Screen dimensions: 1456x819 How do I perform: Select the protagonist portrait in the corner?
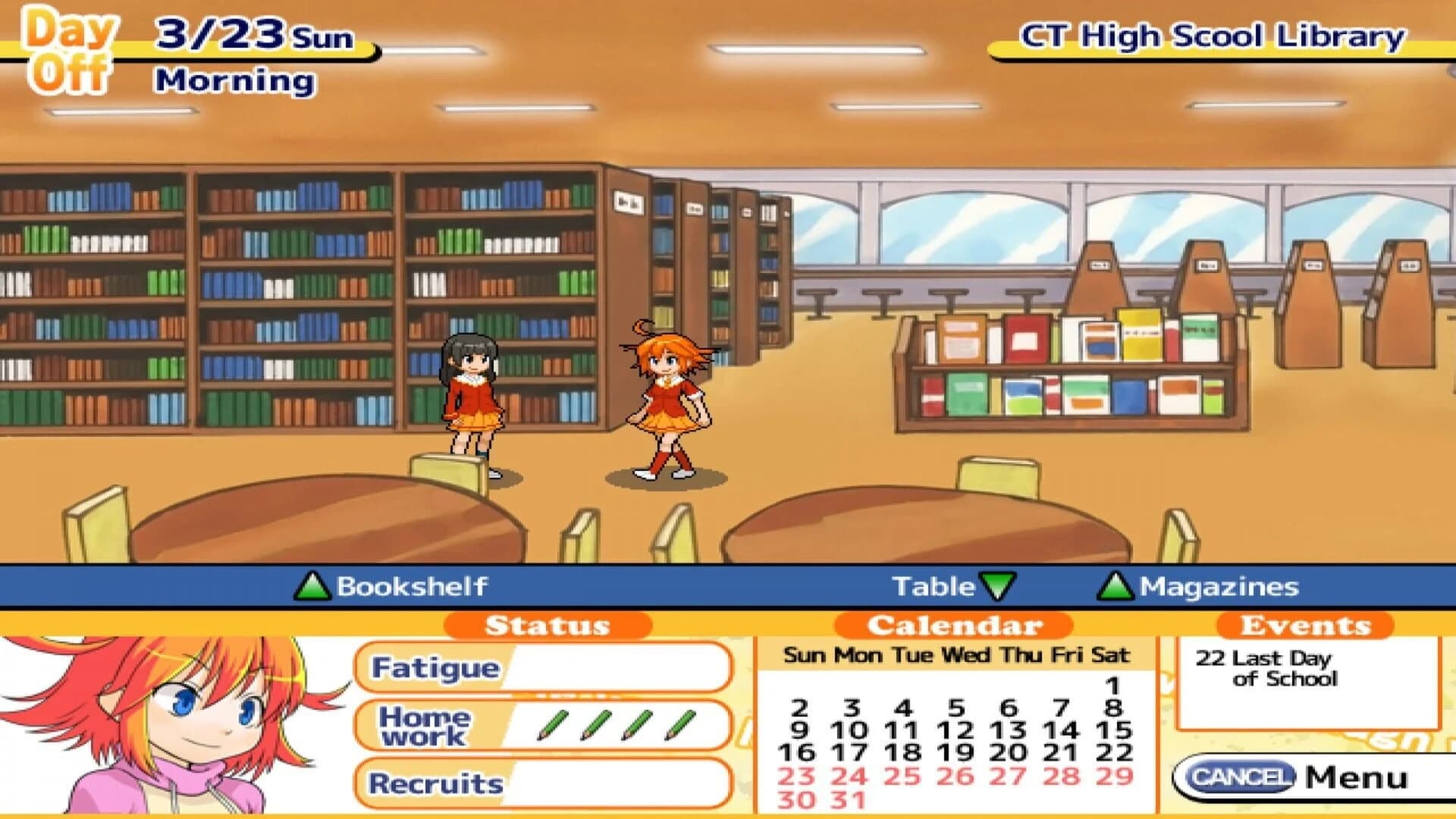click(167, 724)
